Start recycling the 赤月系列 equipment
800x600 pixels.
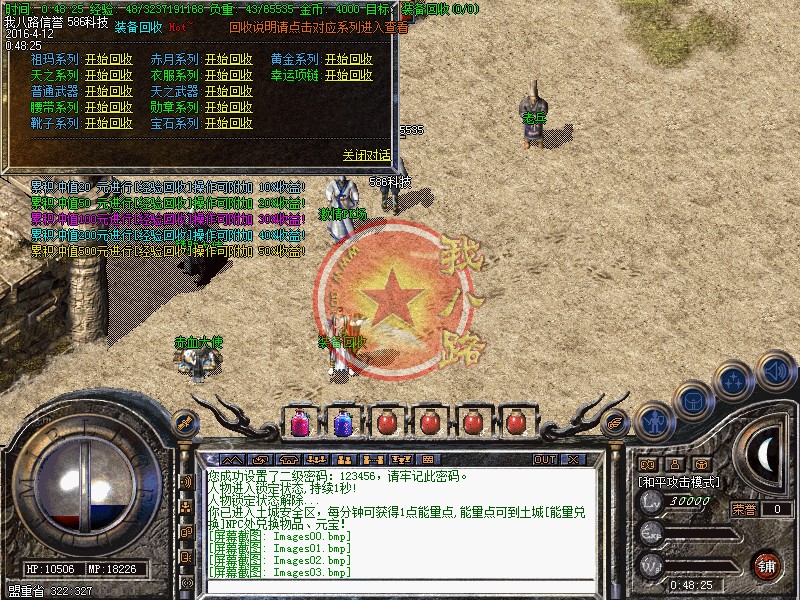coord(228,60)
